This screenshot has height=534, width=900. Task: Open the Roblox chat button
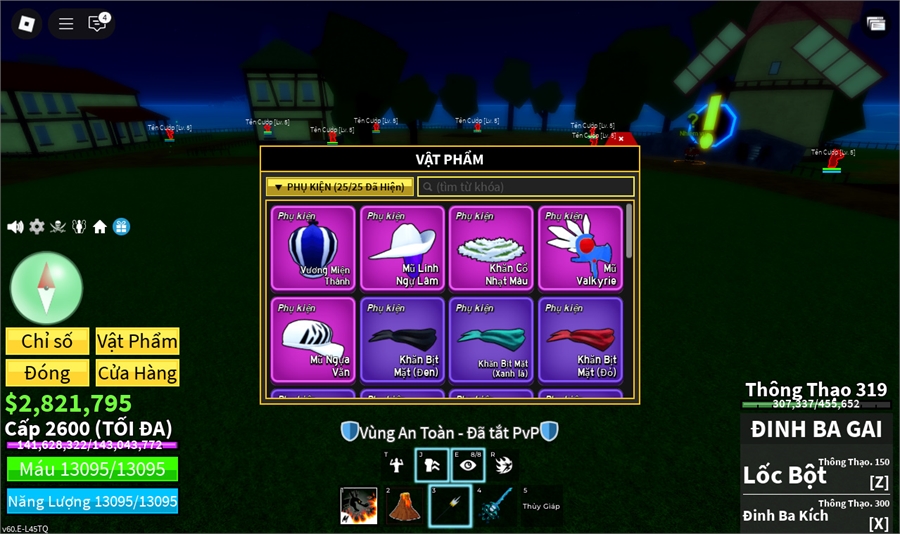[97, 24]
